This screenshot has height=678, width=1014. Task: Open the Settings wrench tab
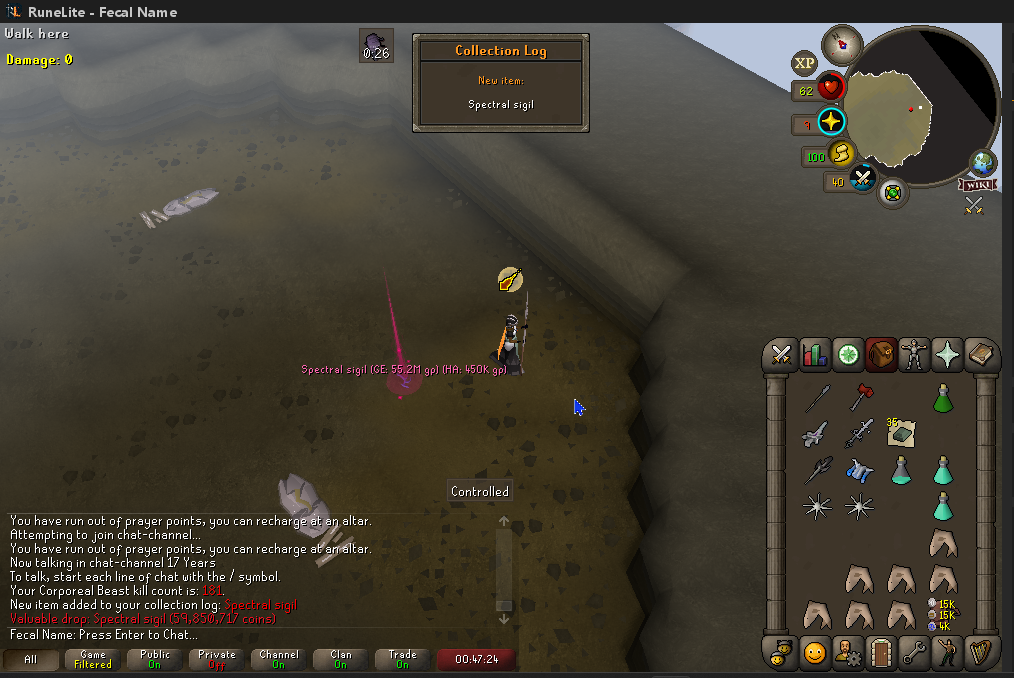pos(913,653)
